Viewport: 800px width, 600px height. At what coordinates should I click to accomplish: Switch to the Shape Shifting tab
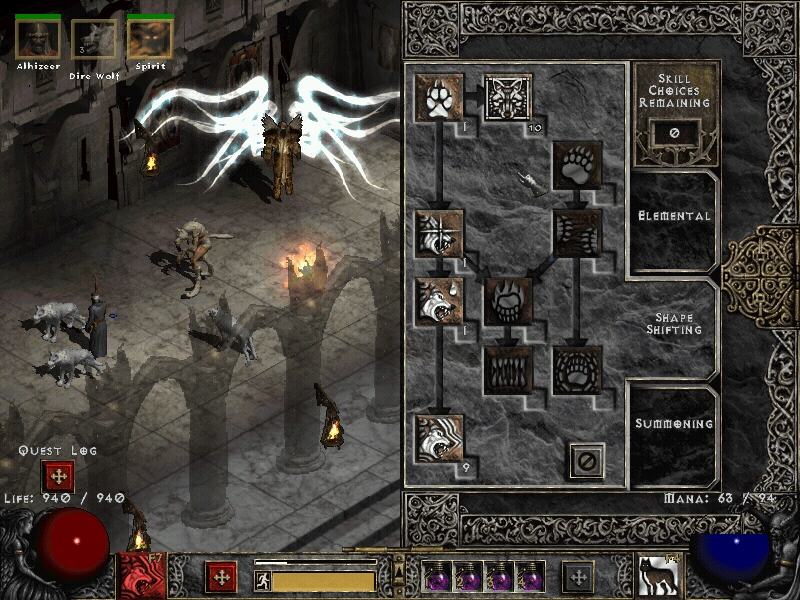(675, 324)
